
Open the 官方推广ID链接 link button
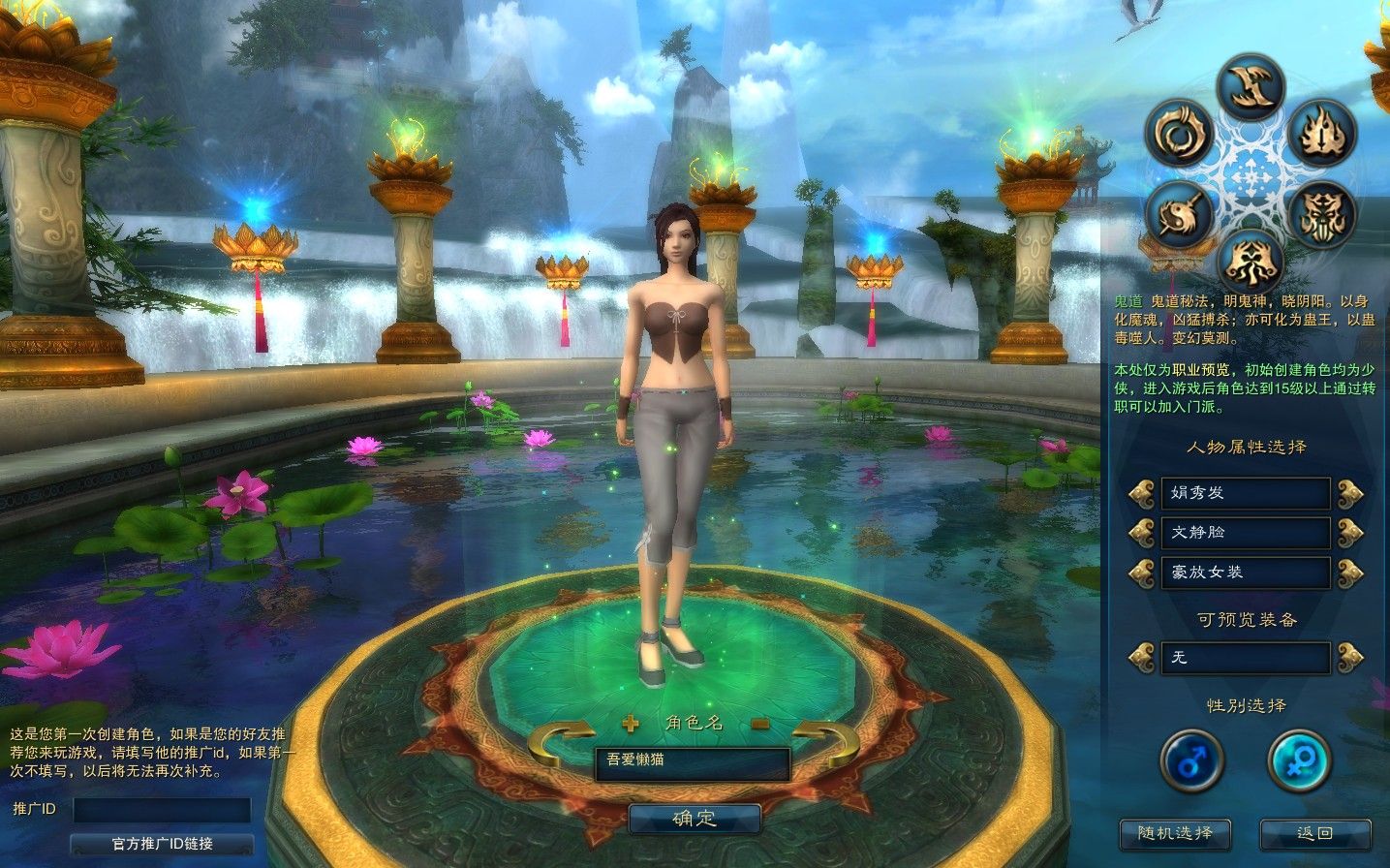coord(162,844)
